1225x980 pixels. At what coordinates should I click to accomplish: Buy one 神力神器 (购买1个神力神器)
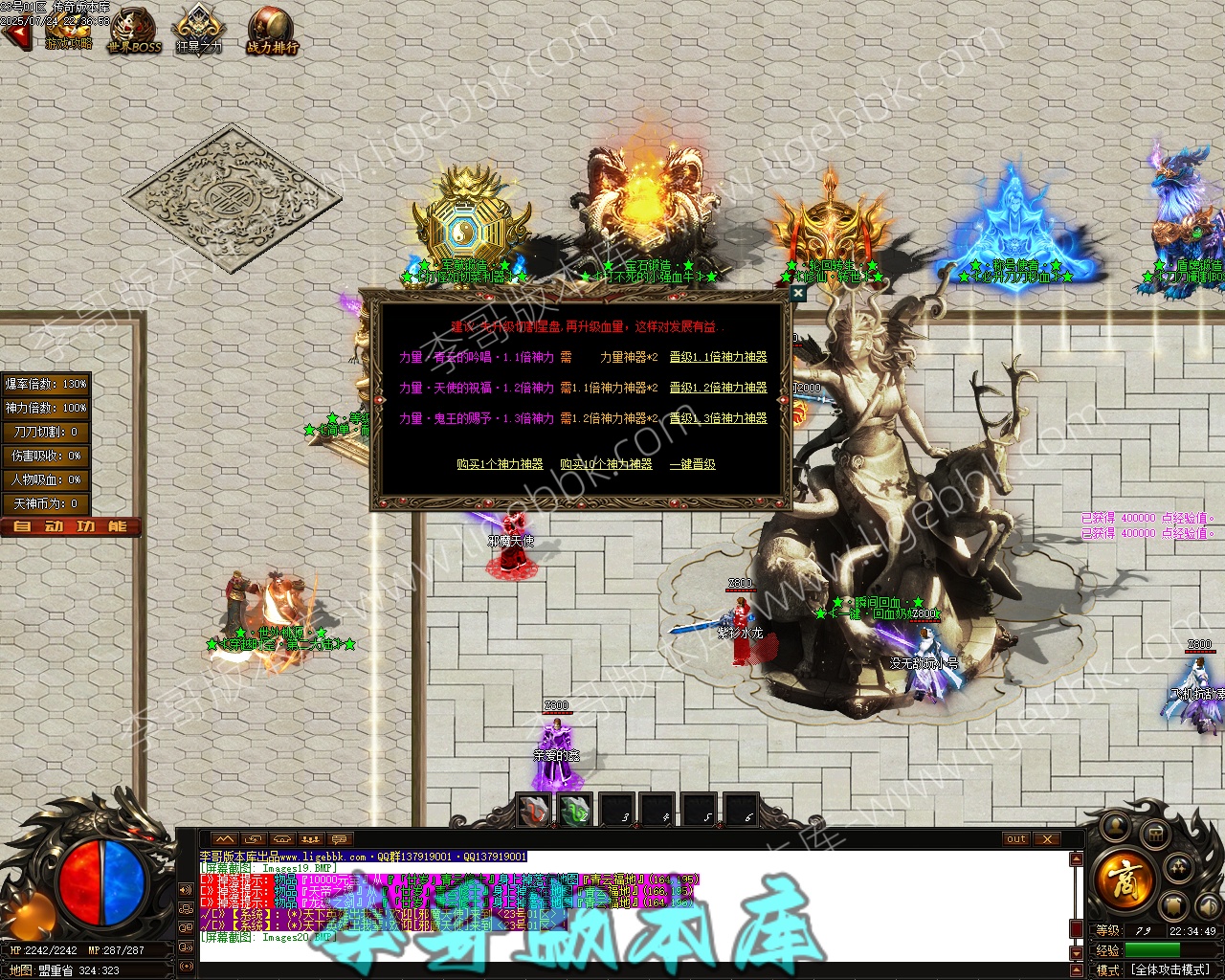tap(500, 464)
